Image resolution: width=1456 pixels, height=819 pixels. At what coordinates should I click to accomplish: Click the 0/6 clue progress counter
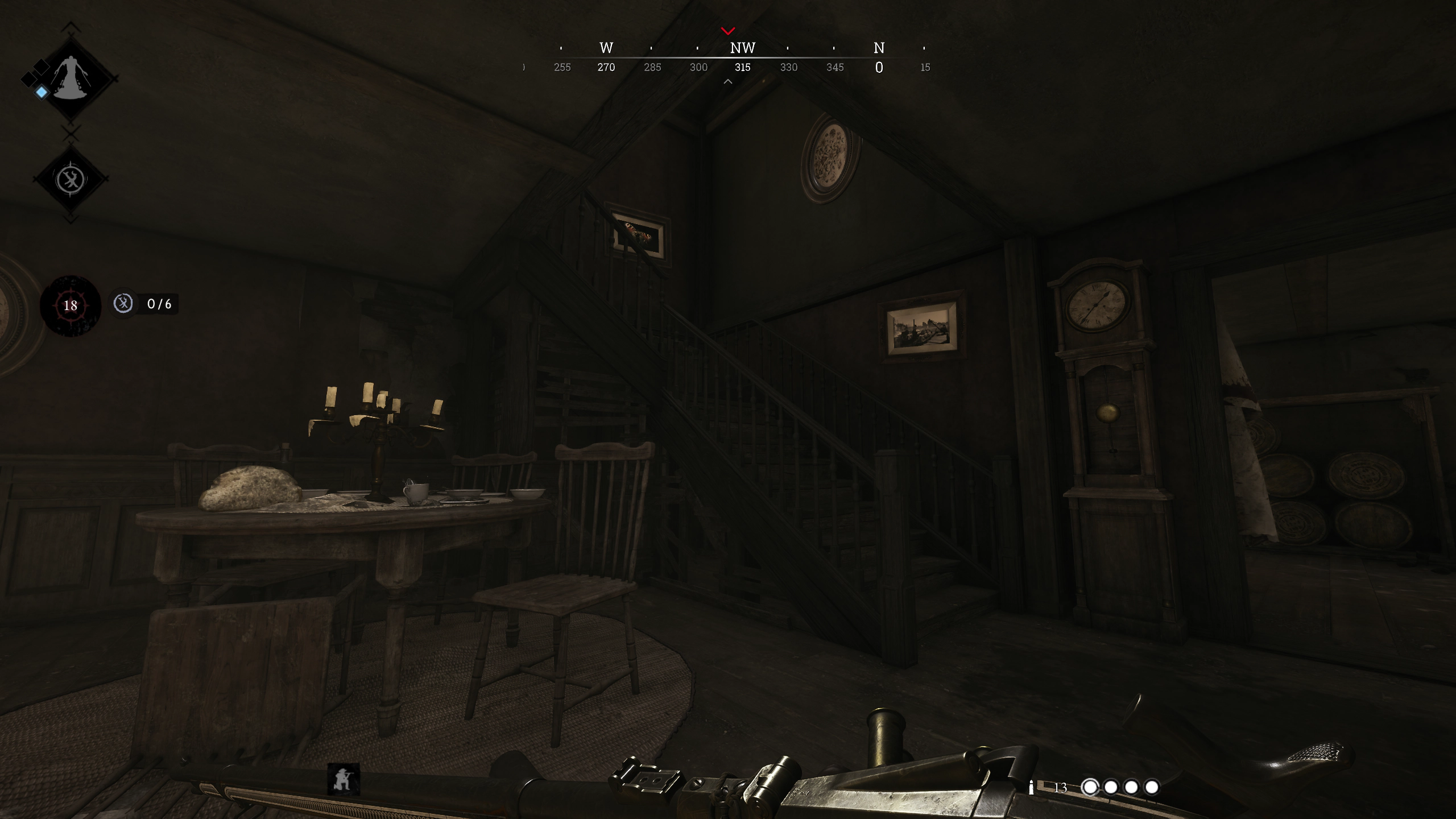pyautogui.click(x=160, y=304)
